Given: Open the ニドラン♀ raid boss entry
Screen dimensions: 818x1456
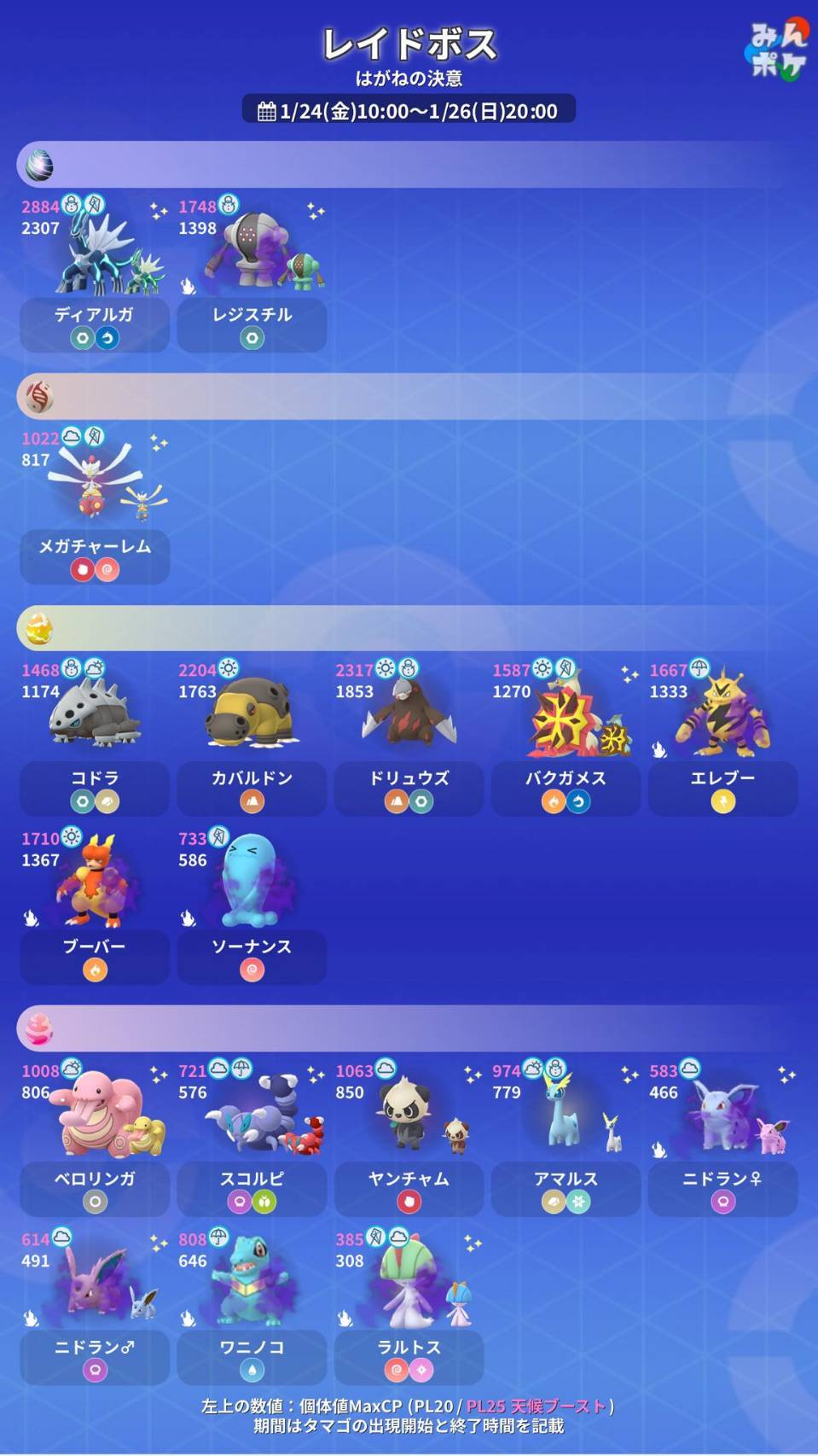Looking at the screenshot, I should click(x=722, y=1138).
